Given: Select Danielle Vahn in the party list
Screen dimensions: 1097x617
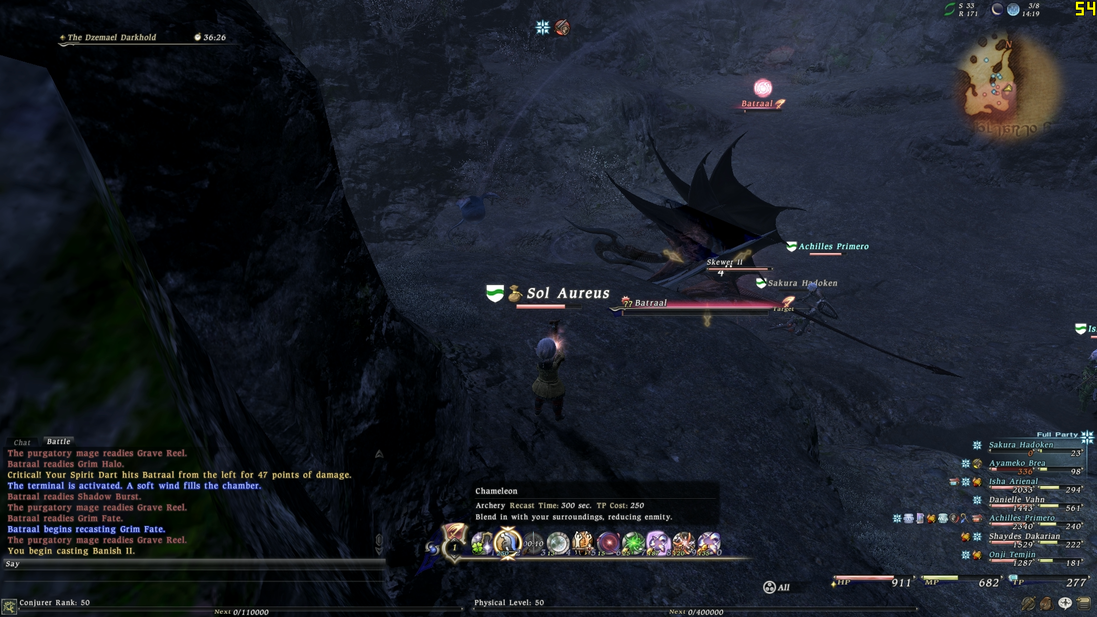Looking at the screenshot, I should [1016, 499].
